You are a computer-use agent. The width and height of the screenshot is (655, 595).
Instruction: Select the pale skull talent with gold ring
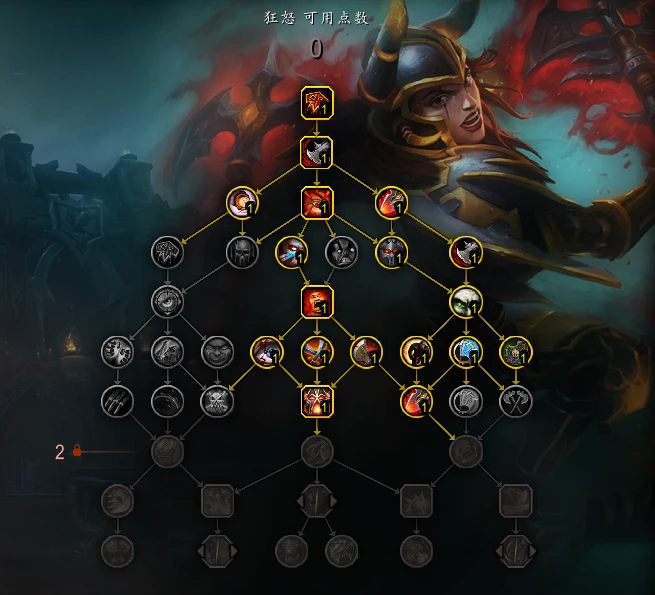point(466,300)
